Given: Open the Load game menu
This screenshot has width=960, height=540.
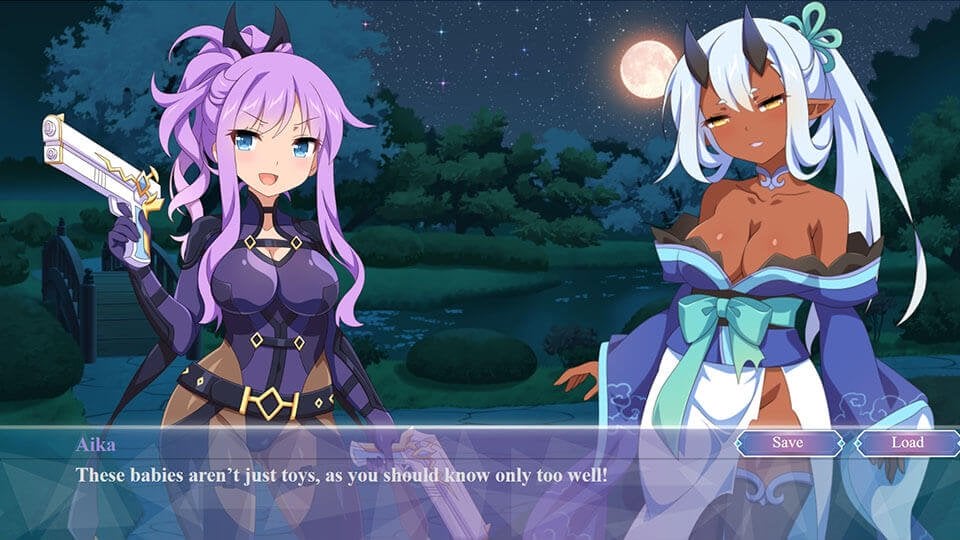Looking at the screenshot, I should (x=907, y=442).
